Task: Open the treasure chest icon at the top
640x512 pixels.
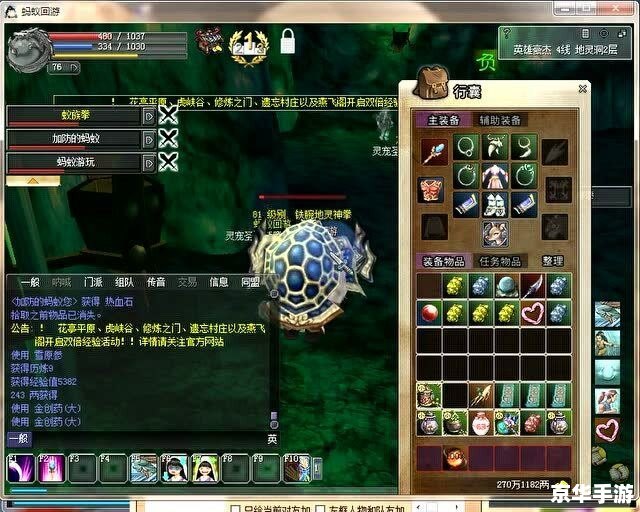Action: (x=209, y=41)
